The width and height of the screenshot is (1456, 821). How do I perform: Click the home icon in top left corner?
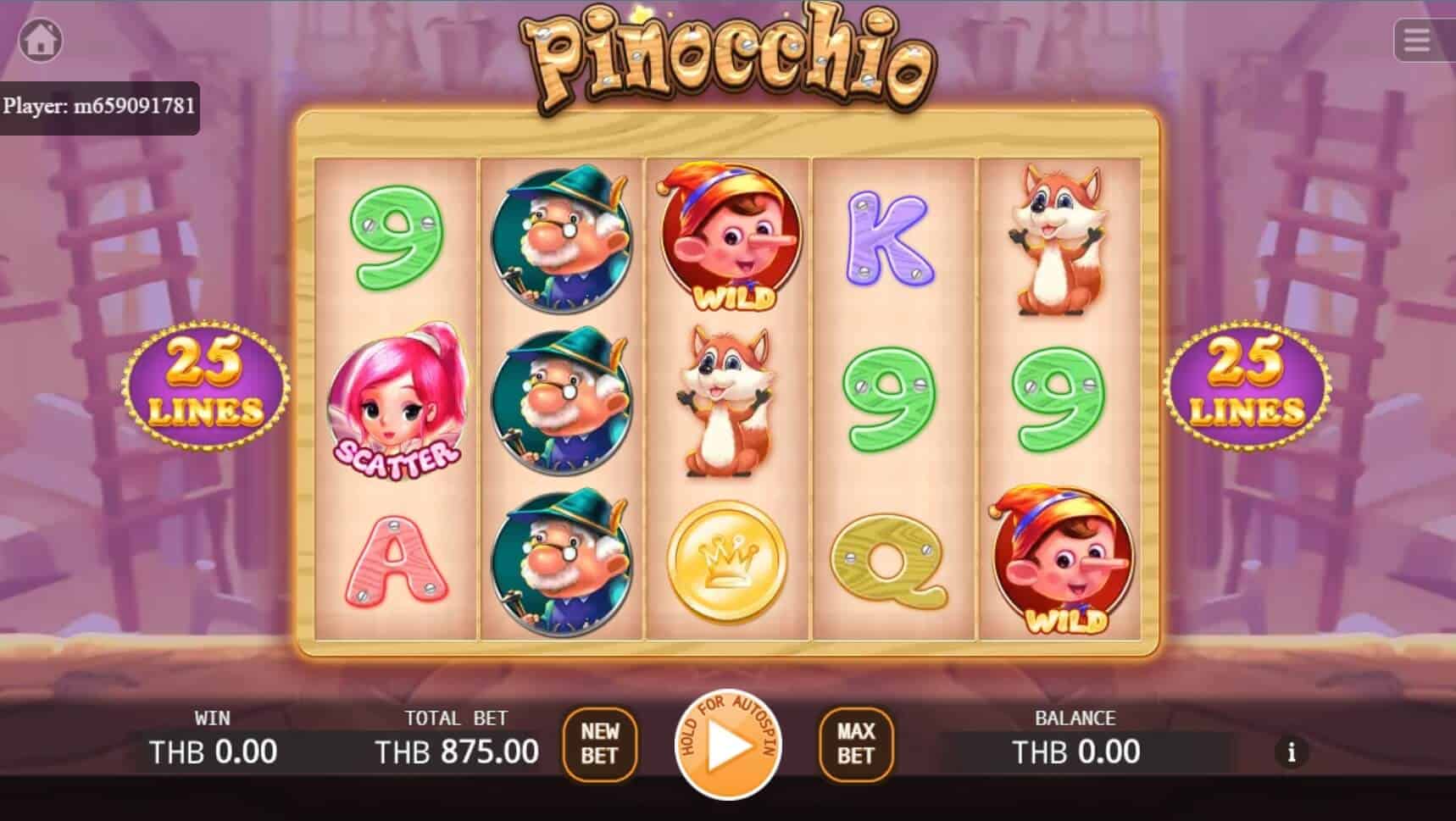[x=41, y=41]
